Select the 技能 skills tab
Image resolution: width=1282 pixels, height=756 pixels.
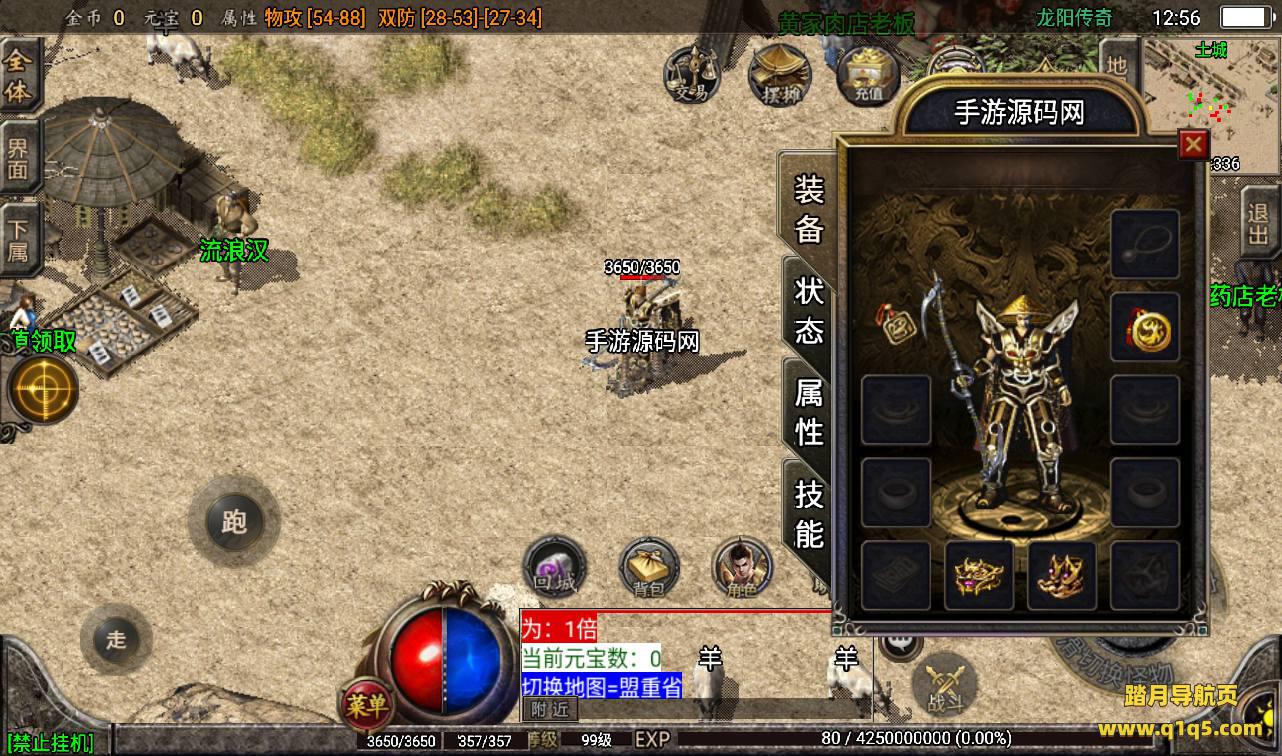click(x=808, y=512)
